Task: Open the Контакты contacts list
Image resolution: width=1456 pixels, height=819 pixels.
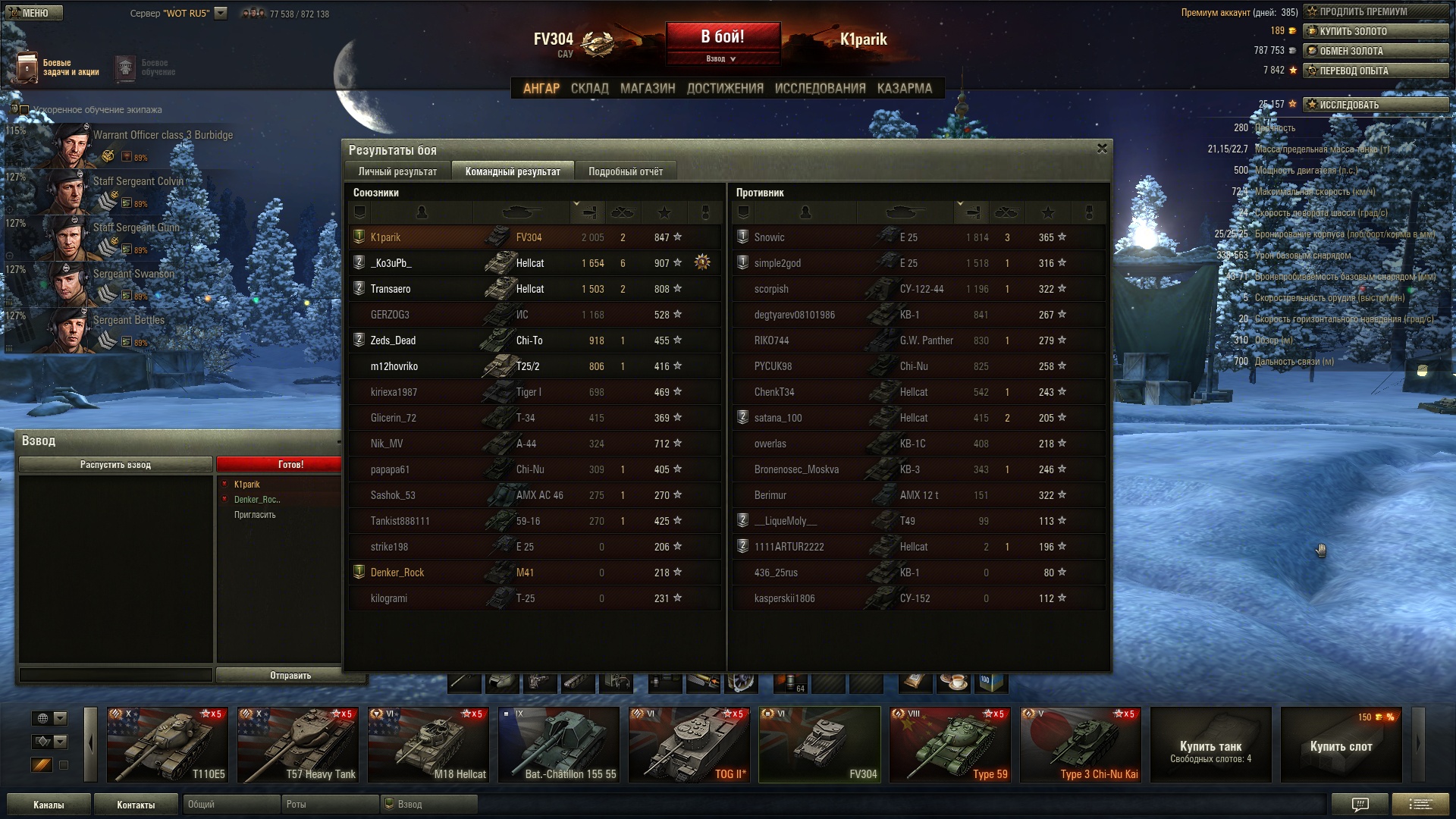Action: coord(136,805)
